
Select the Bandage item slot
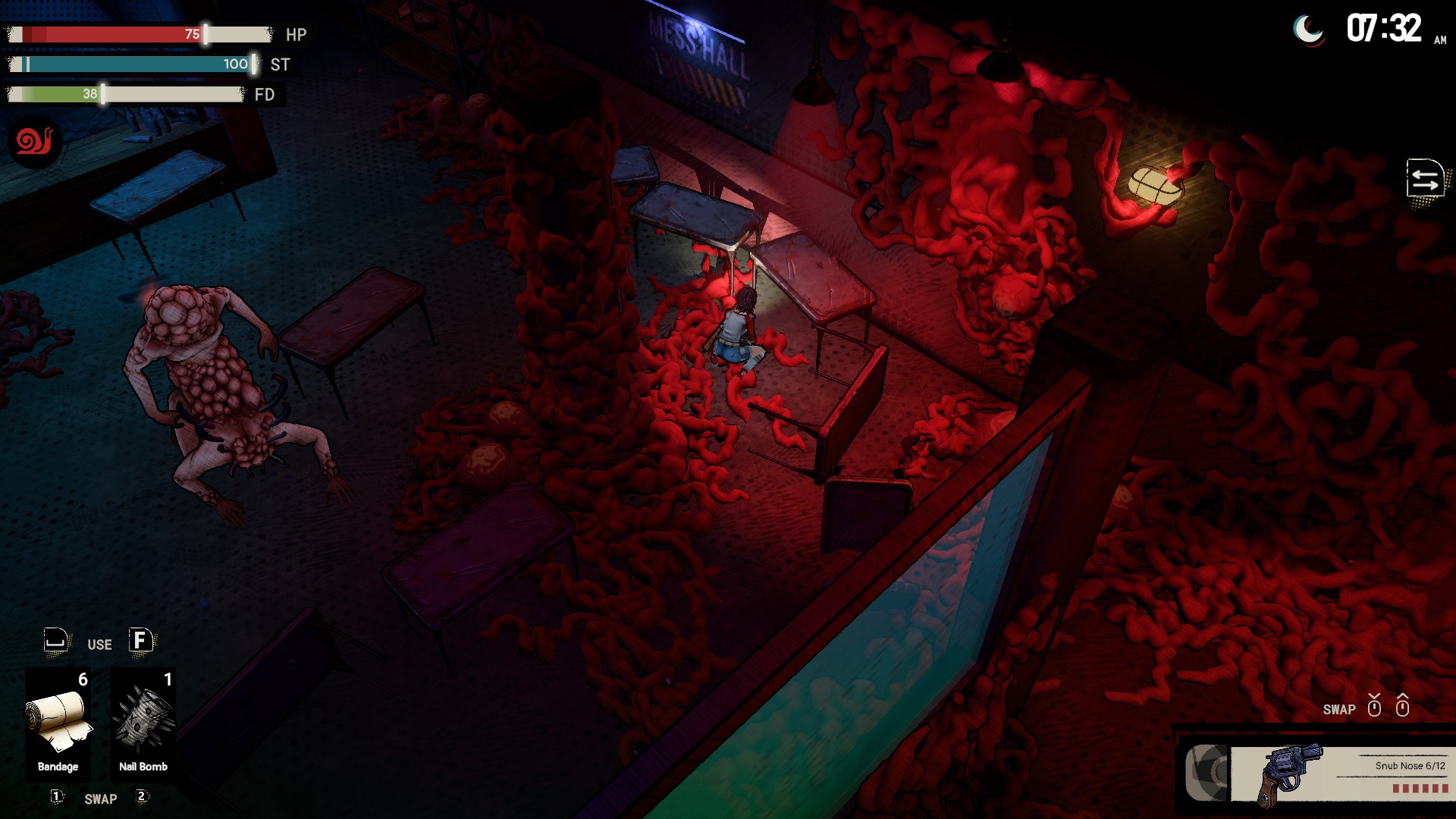coord(58,723)
